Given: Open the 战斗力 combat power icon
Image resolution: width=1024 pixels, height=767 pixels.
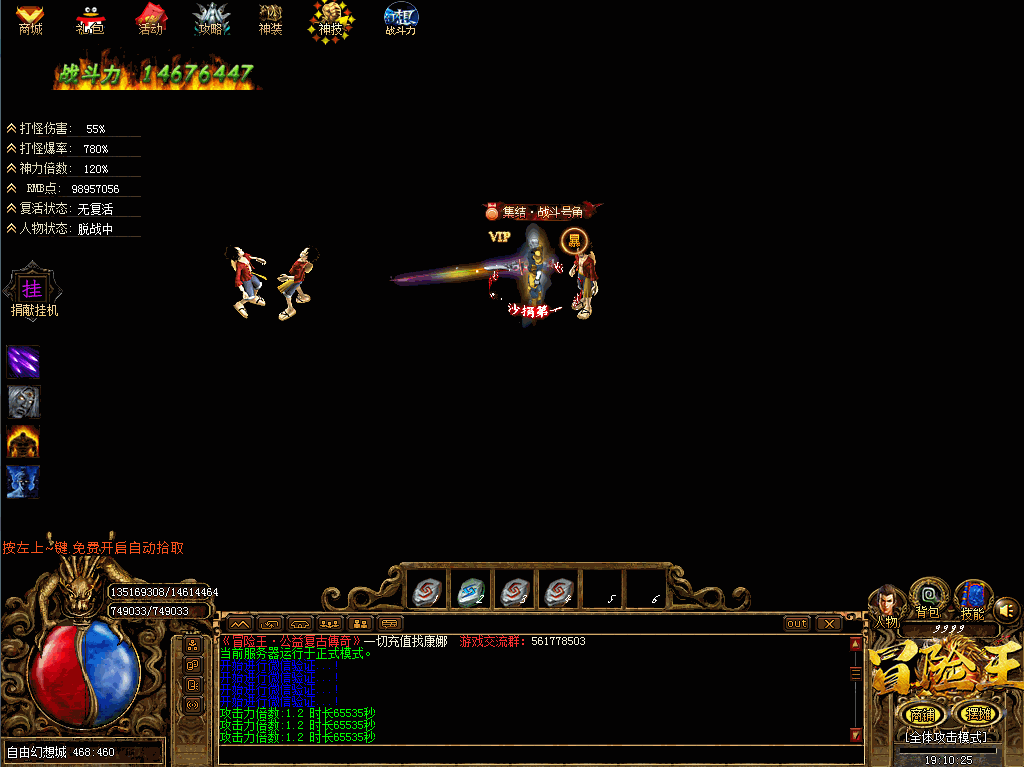Looking at the screenshot, I should pyautogui.click(x=401, y=18).
